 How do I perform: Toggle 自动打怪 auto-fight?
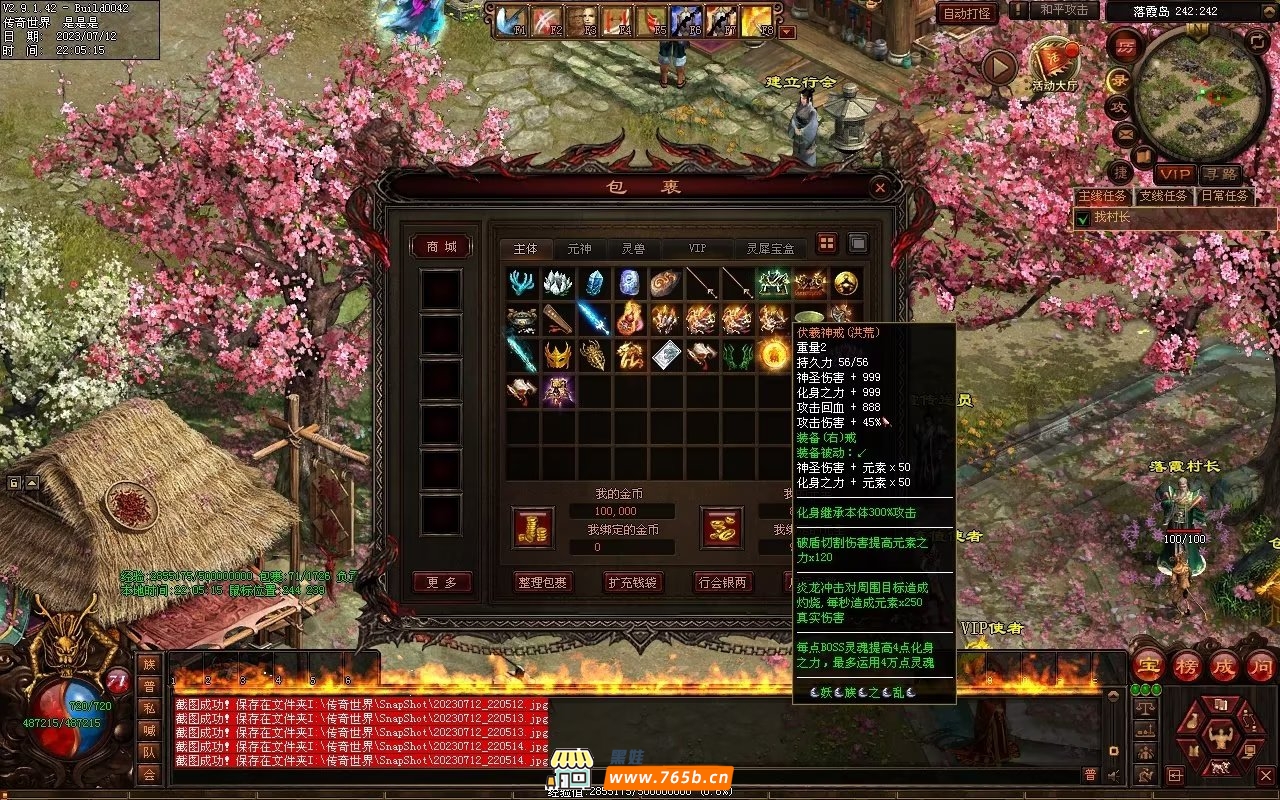[967, 13]
